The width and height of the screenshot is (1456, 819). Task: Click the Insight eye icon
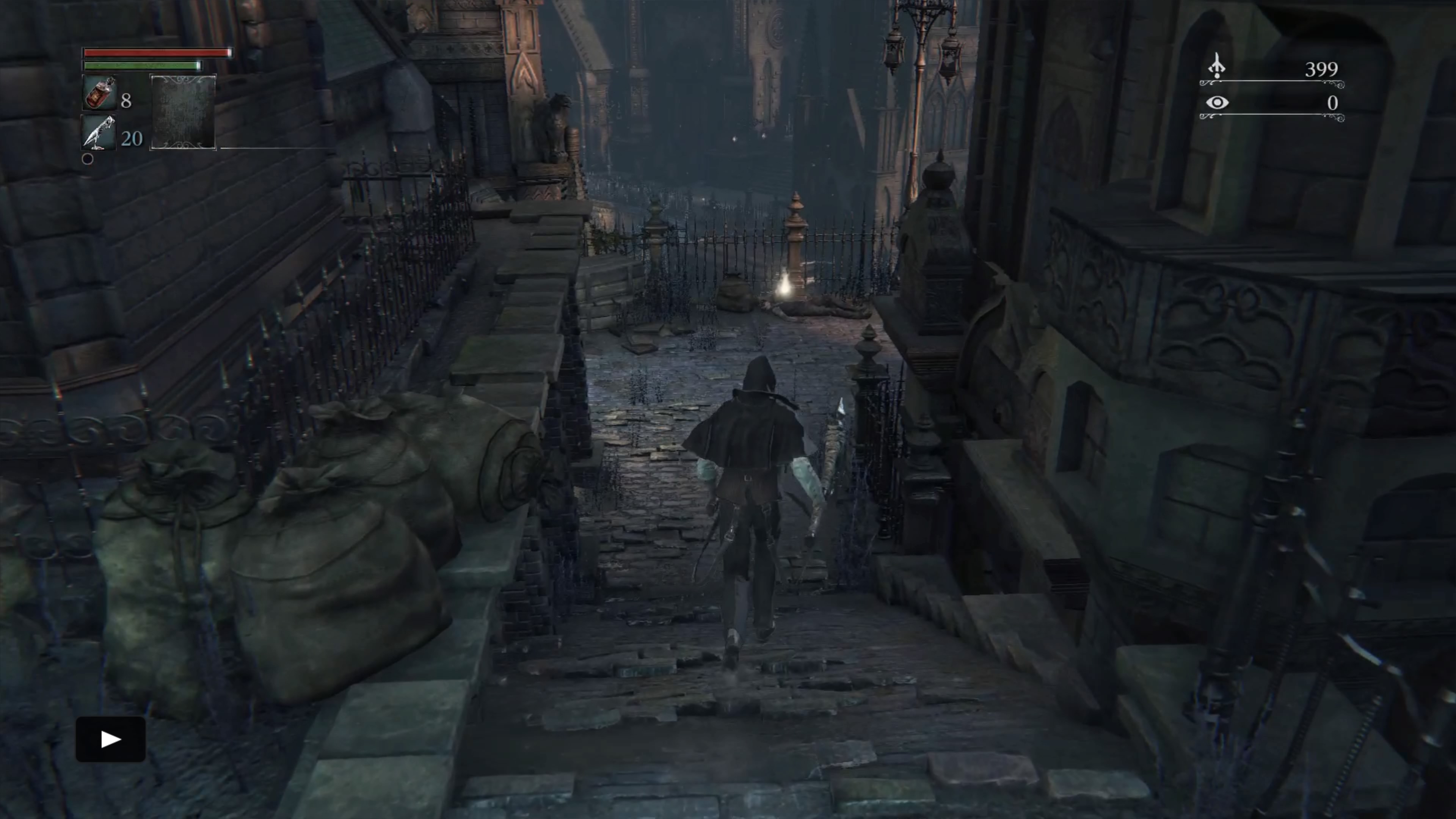(x=1216, y=102)
